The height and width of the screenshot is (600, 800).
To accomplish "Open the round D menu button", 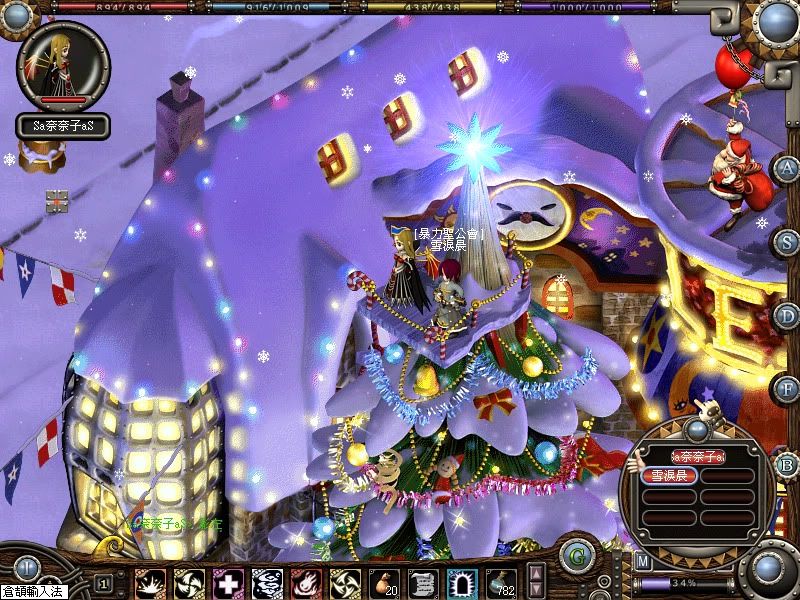I will [786, 316].
